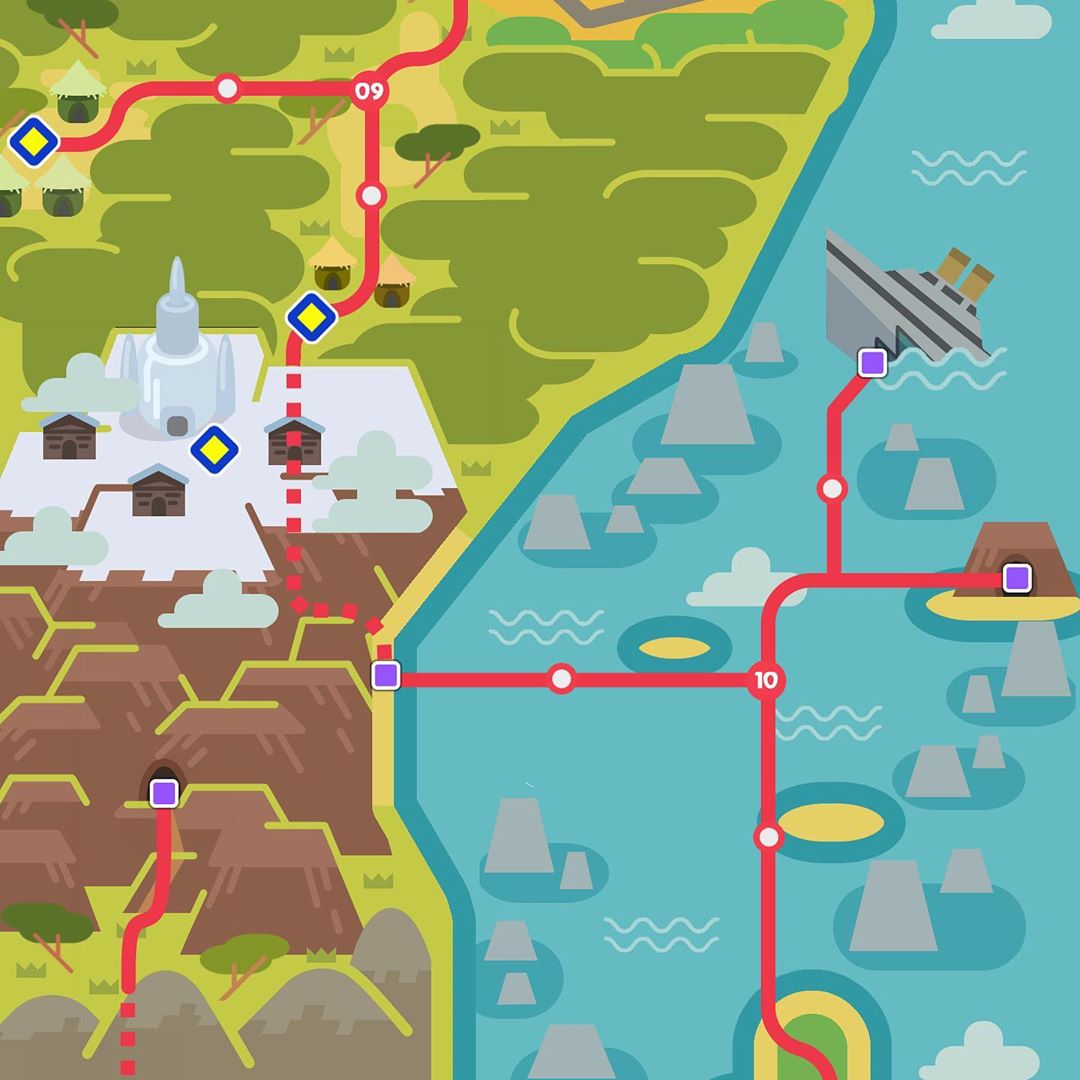The height and width of the screenshot is (1080, 1080).
Task: Select the yellow diamond in the snowy village
Action: coord(214,450)
